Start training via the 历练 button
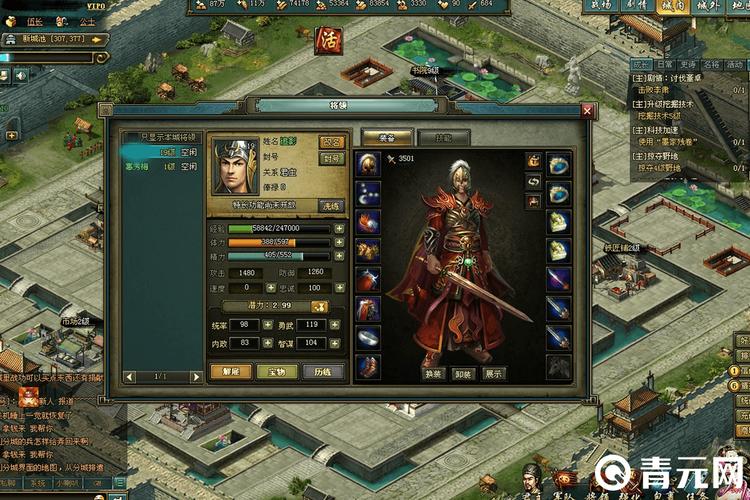 [x=323, y=371]
